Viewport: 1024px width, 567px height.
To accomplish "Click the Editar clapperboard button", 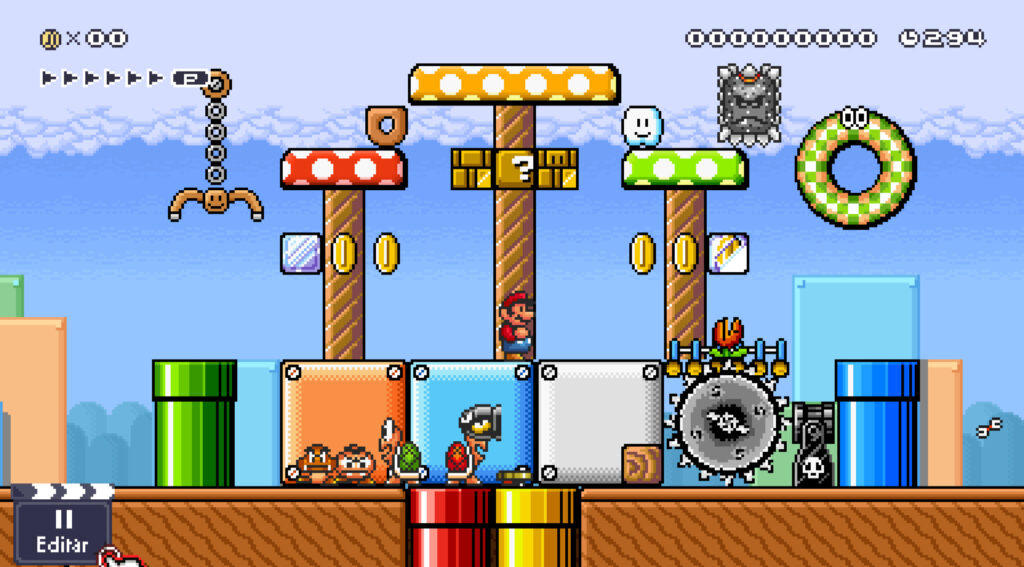I will [x=62, y=527].
